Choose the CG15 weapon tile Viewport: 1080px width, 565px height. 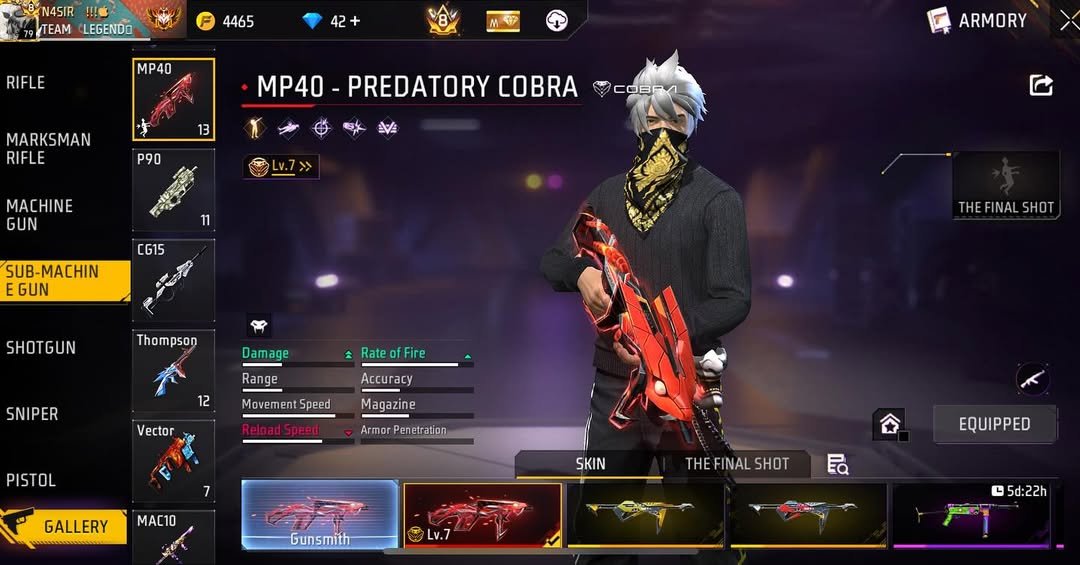click(x=173, y=280)
